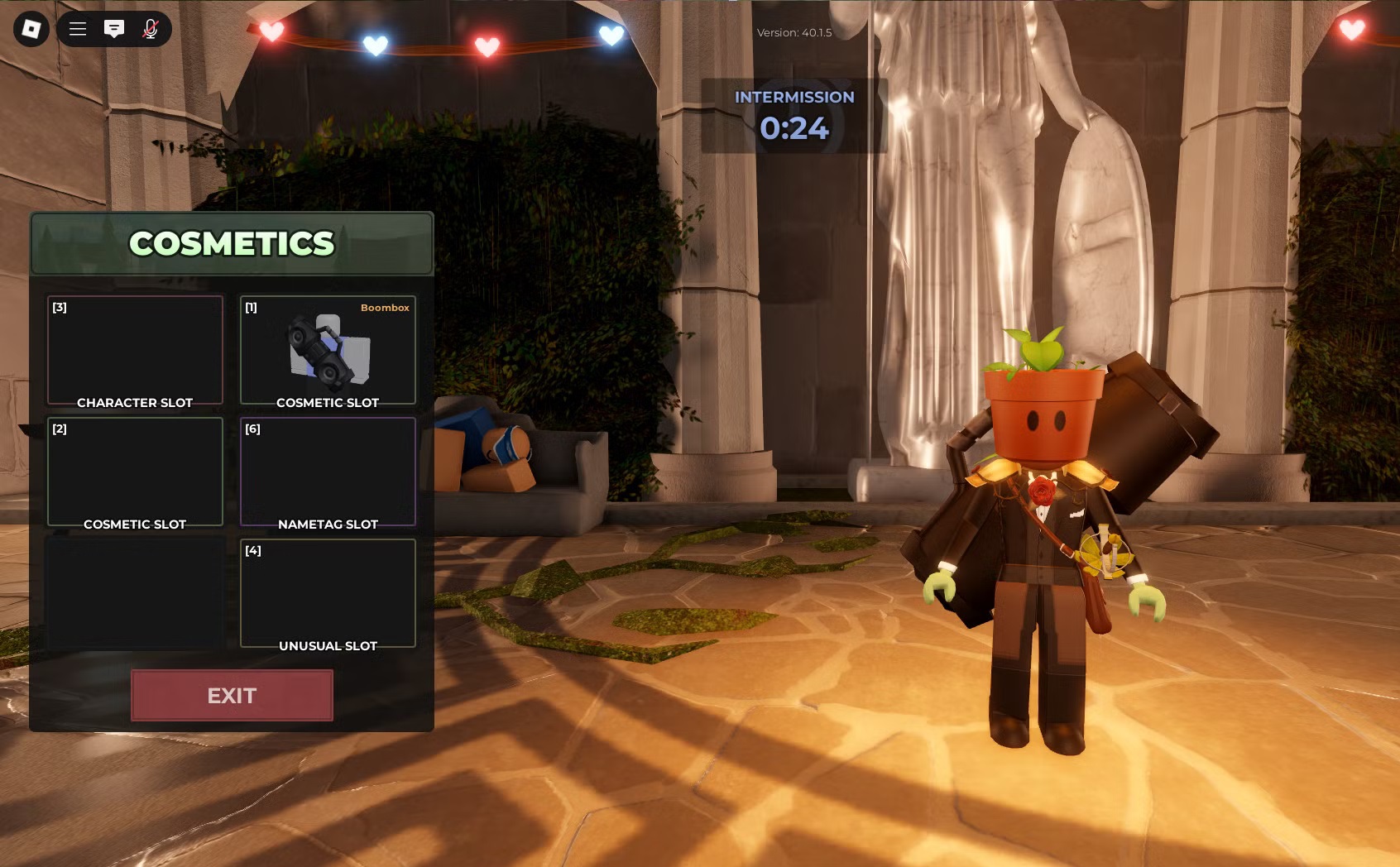Select the Unusual slot
Screen dimensions: 1400x867
click(328, 593)
